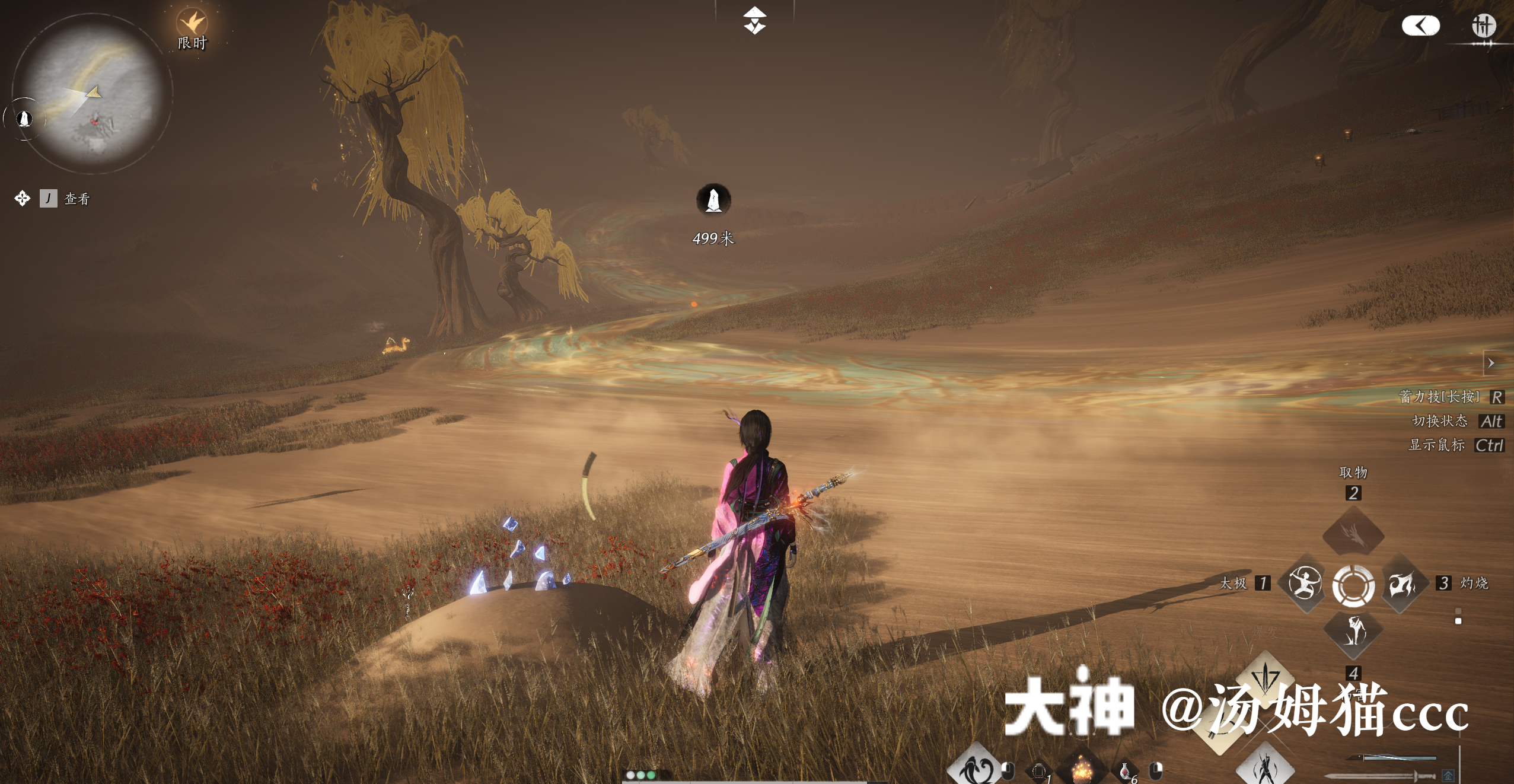Screen dimensions: 1514x784
Task: Select the Taiji skill icon labeled 1
Action: [1306, 582]
